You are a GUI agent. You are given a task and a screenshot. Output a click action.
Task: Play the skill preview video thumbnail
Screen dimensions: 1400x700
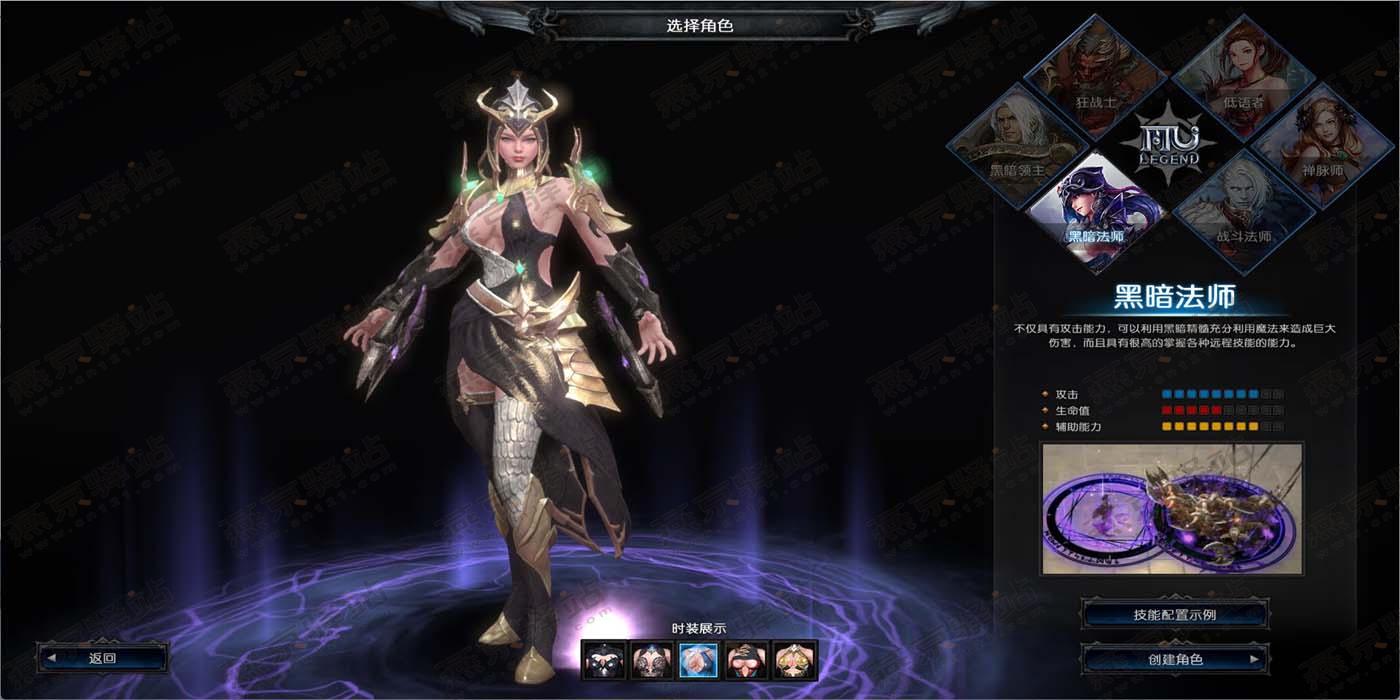1172,509
